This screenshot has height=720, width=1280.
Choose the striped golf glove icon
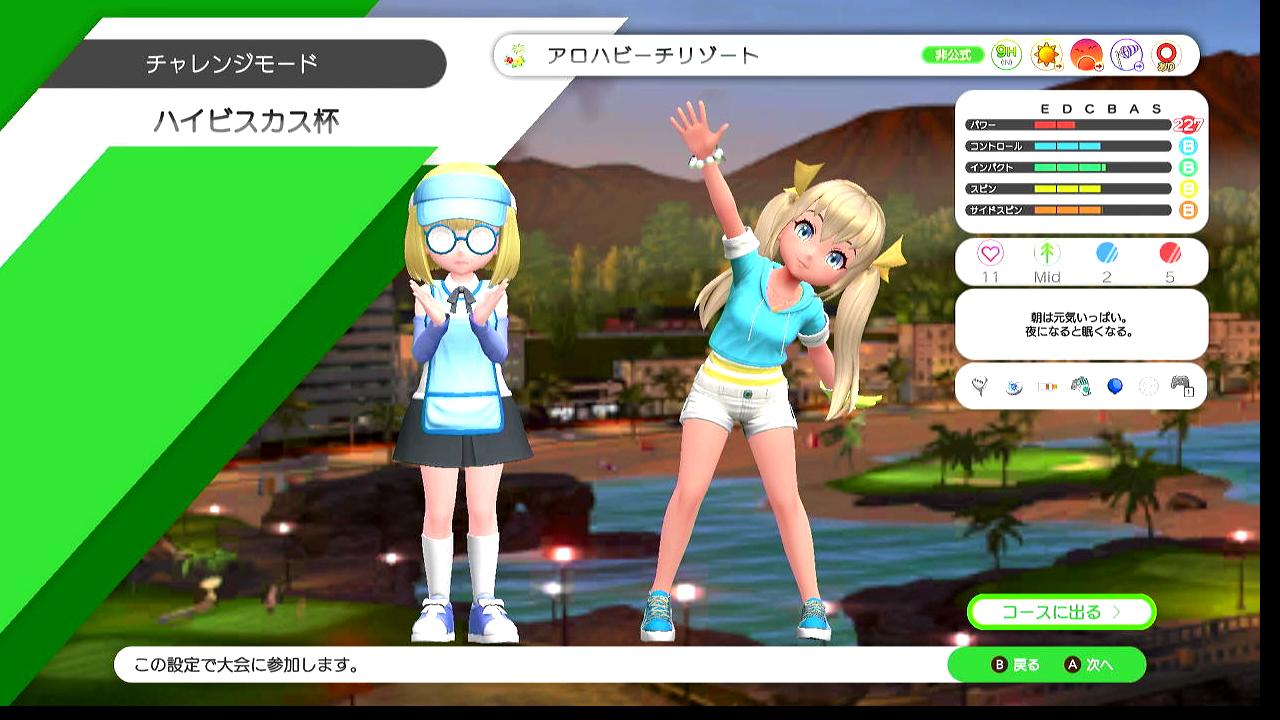click(1080, 386)
